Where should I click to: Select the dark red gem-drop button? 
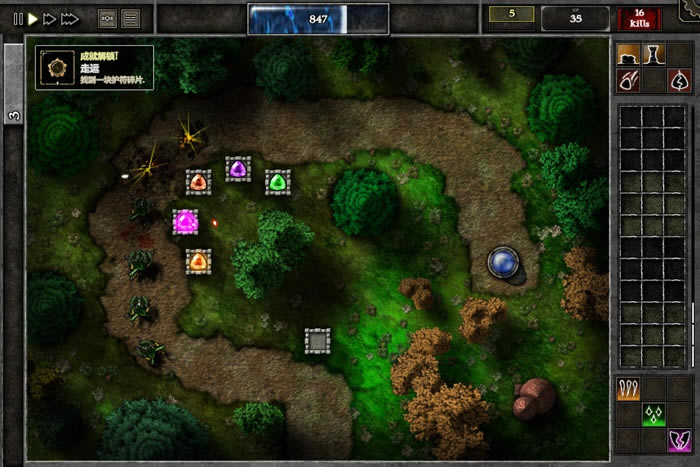coord(679,80)
